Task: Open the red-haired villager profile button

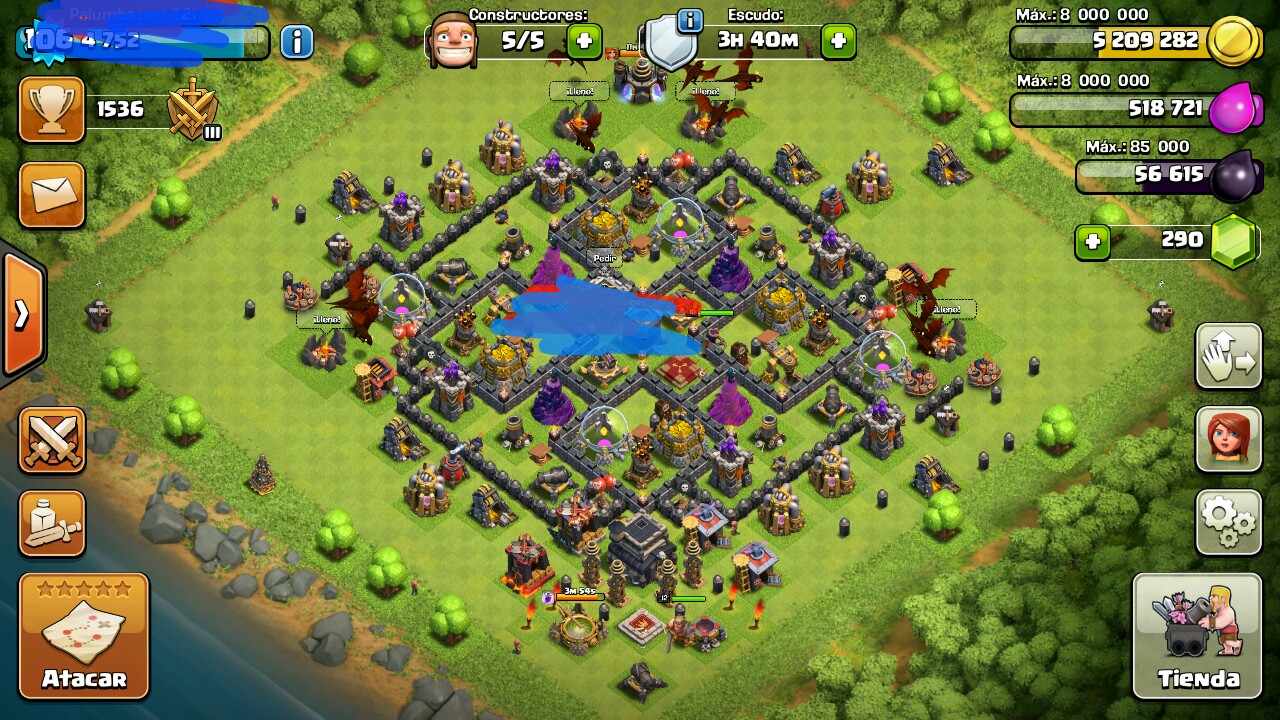Action: coord(1228,438)
